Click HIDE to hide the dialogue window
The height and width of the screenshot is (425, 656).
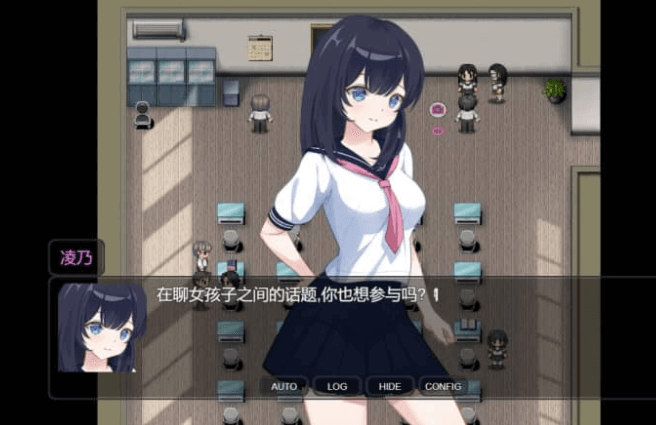pyautogui.click(x=390, y=386)
